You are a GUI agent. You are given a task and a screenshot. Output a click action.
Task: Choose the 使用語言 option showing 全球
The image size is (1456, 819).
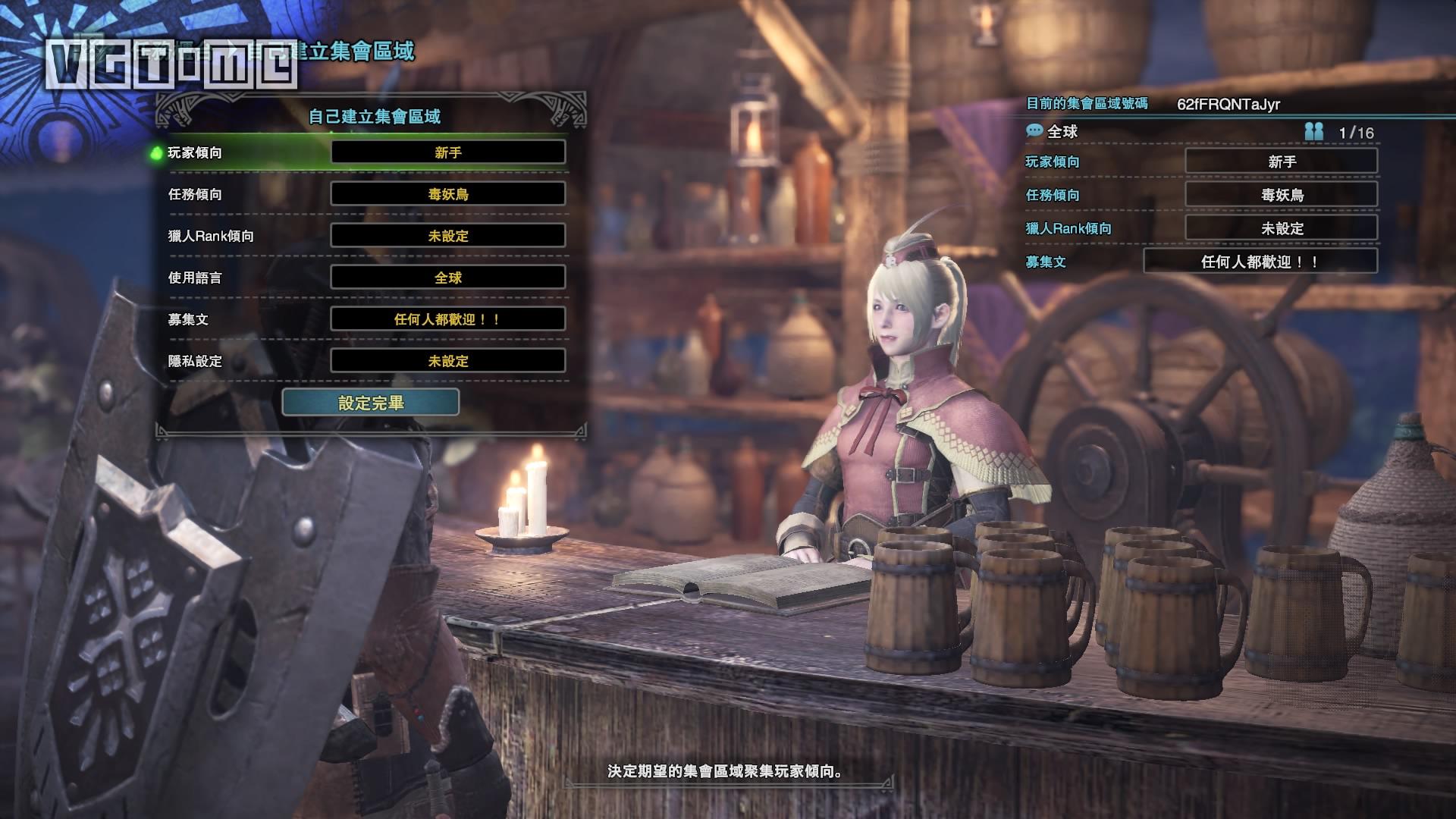click(447, 278)
